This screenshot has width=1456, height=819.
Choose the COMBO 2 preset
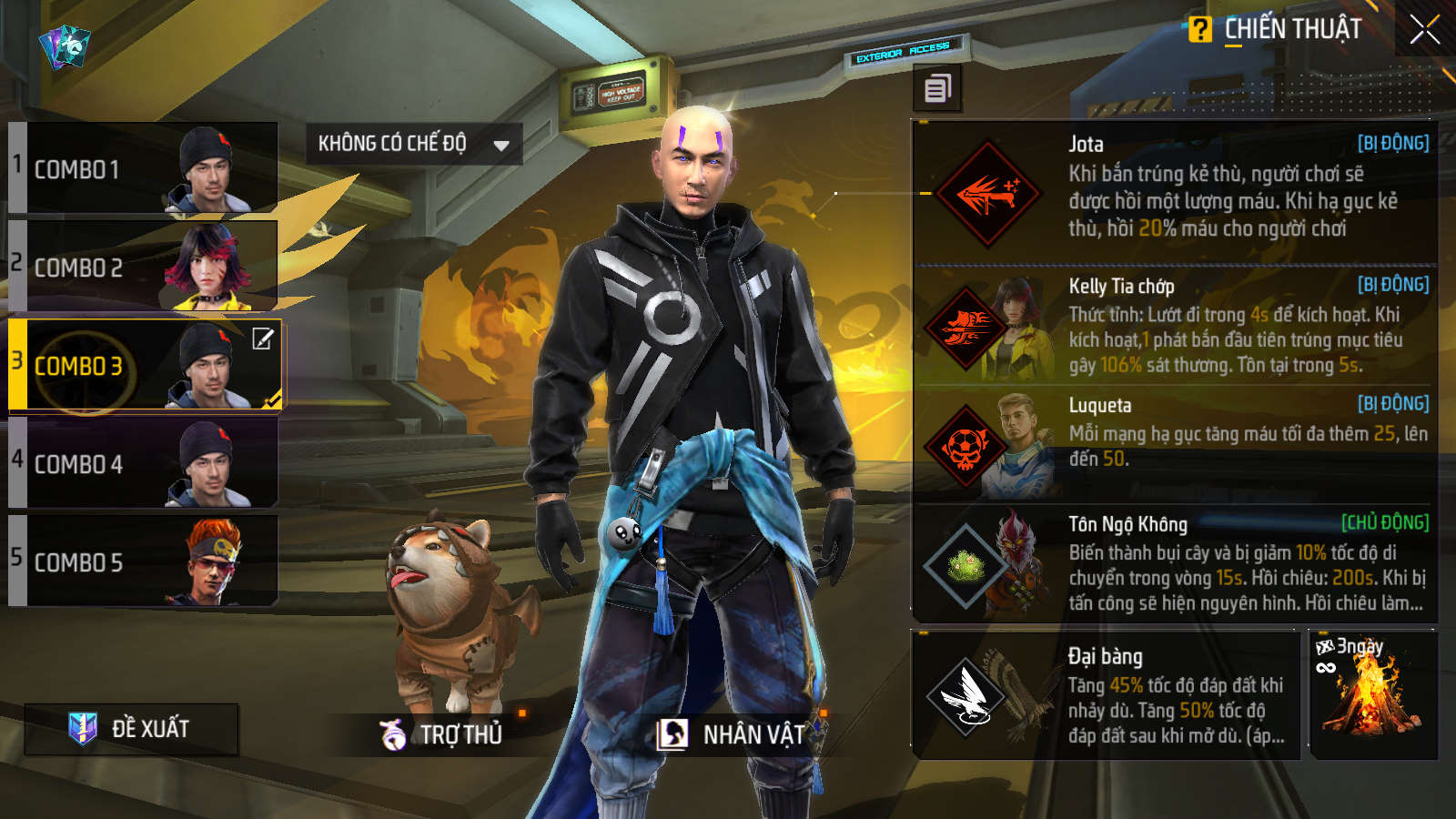coord(144,267)
